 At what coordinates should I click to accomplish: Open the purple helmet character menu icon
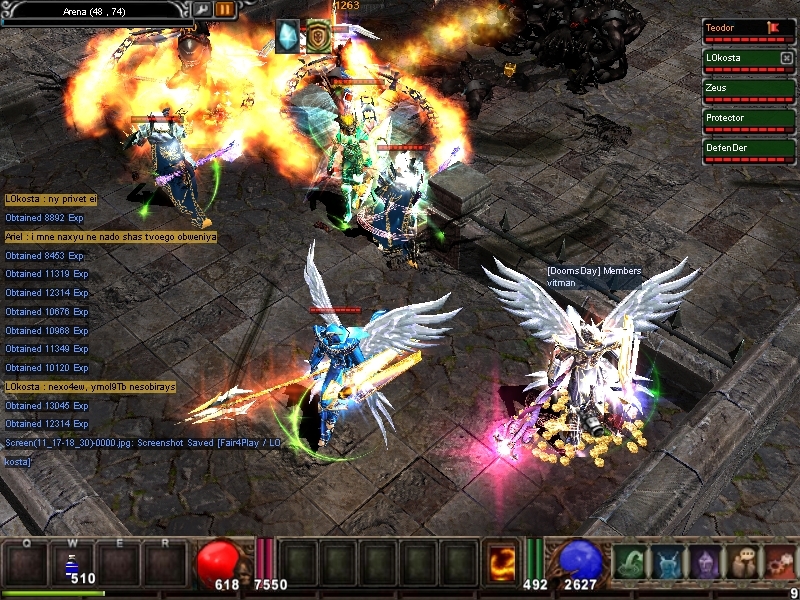pos(707,564)
